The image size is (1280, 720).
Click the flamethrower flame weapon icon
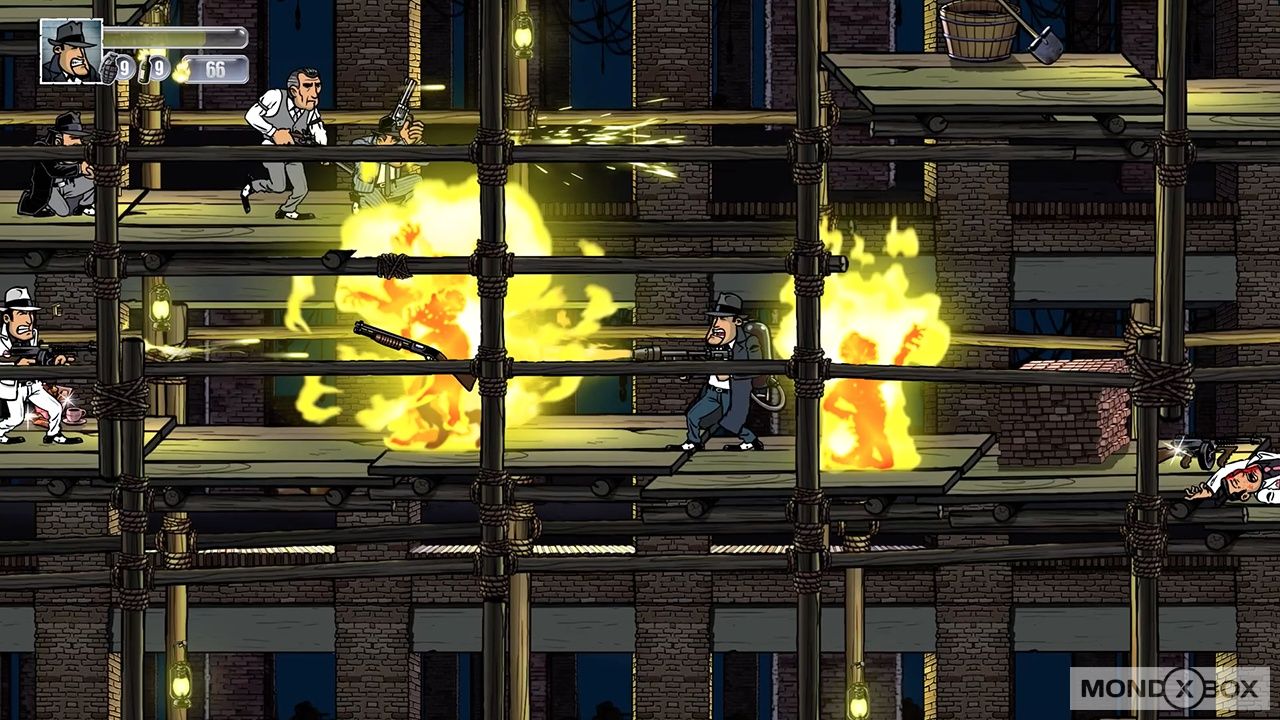[181, 70]
